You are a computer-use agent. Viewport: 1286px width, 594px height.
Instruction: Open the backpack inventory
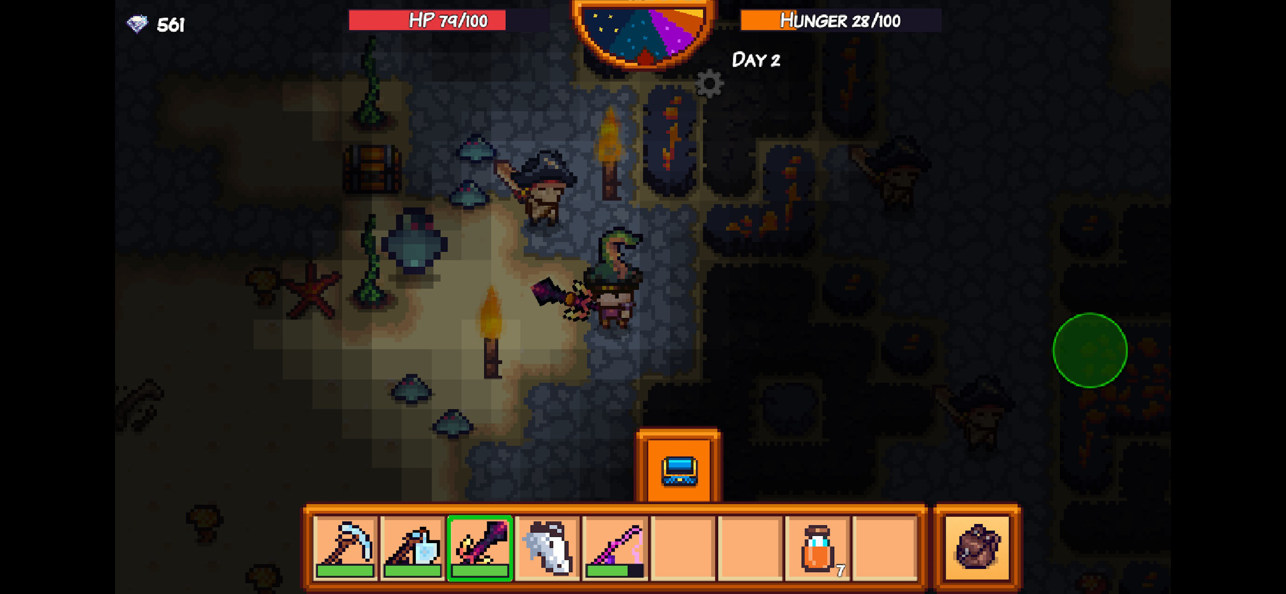[x=977, y=547]
